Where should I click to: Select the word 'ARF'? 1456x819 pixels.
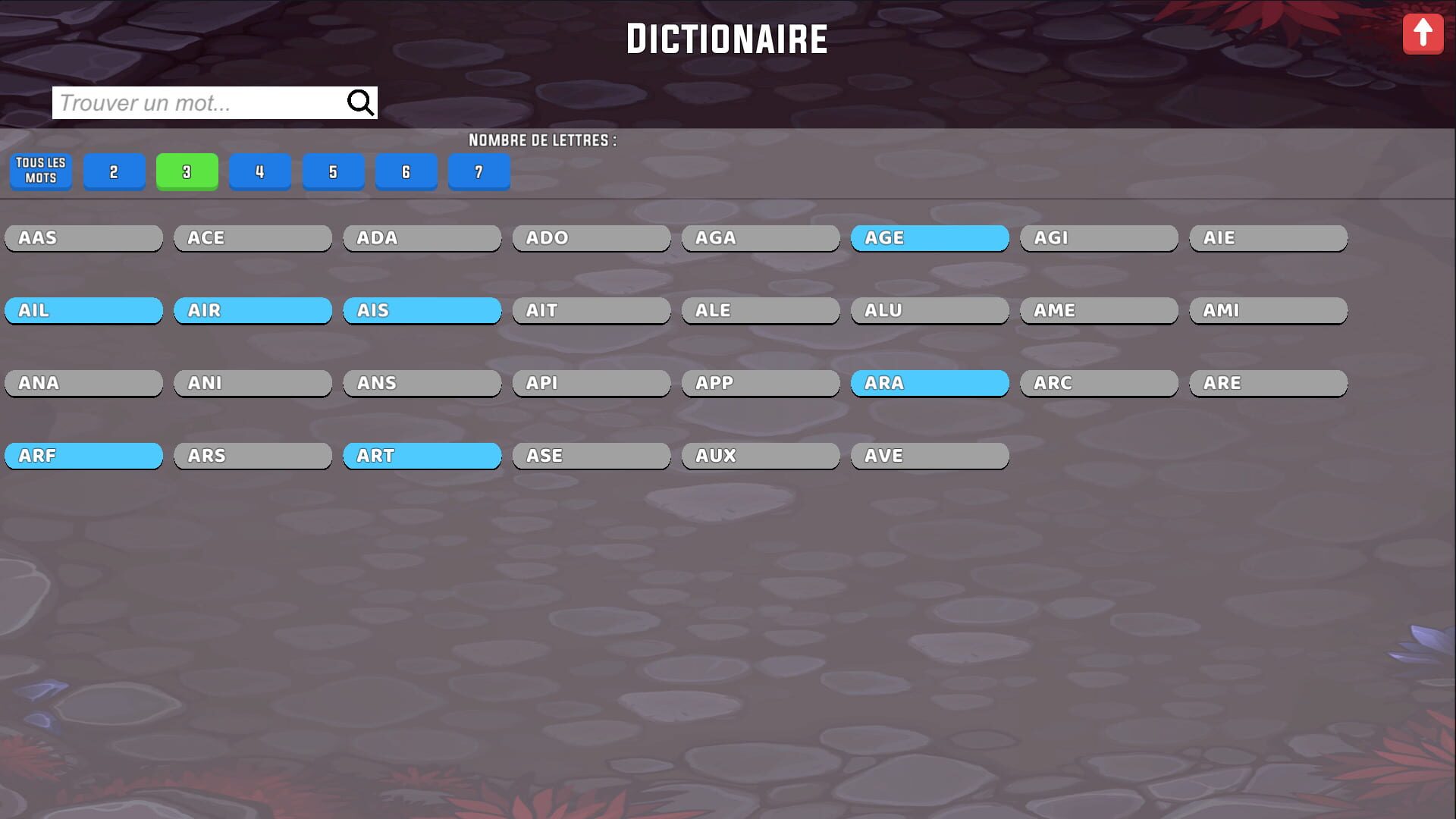click(x=83, y=455)
